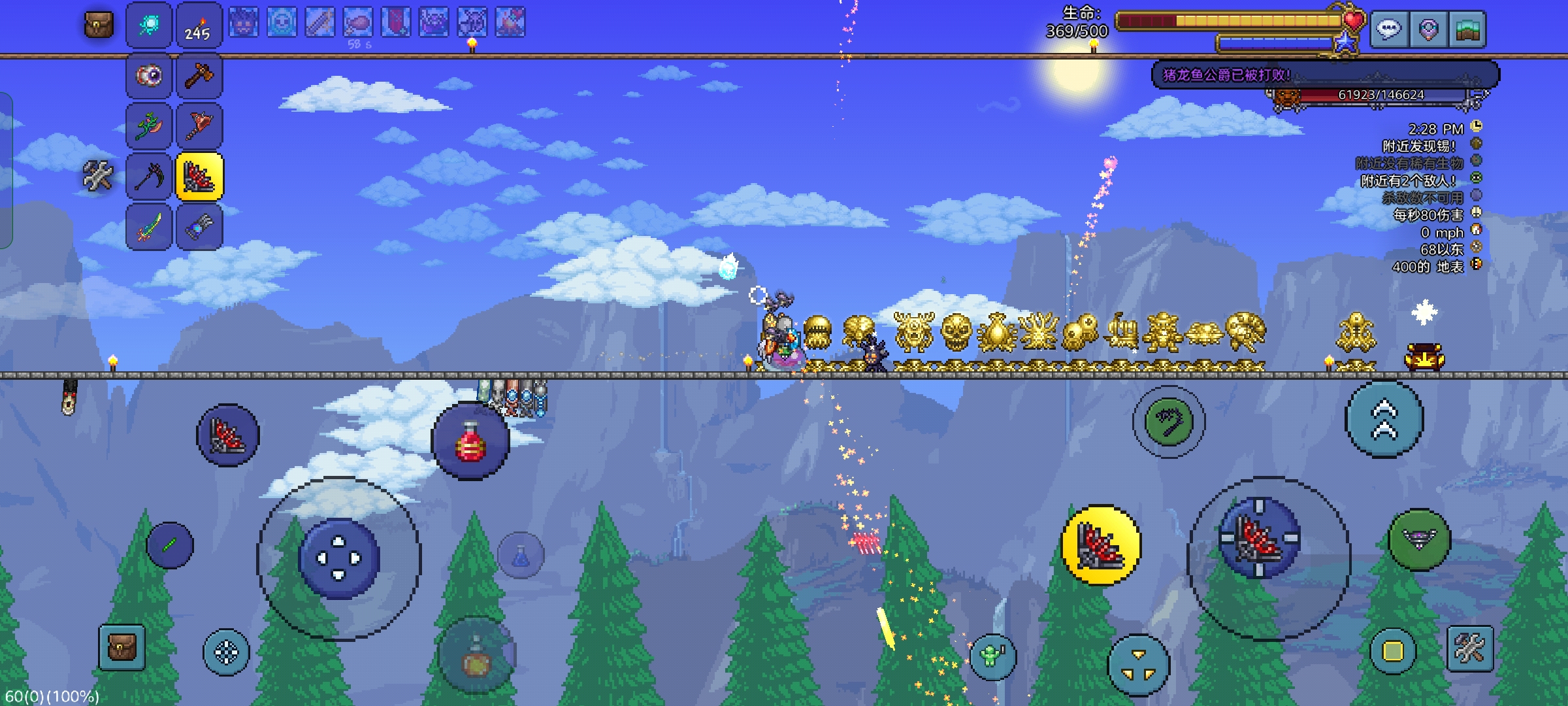
Task: Select the red fleshy hamaxe slot
Action: click(x=199, y=126)
